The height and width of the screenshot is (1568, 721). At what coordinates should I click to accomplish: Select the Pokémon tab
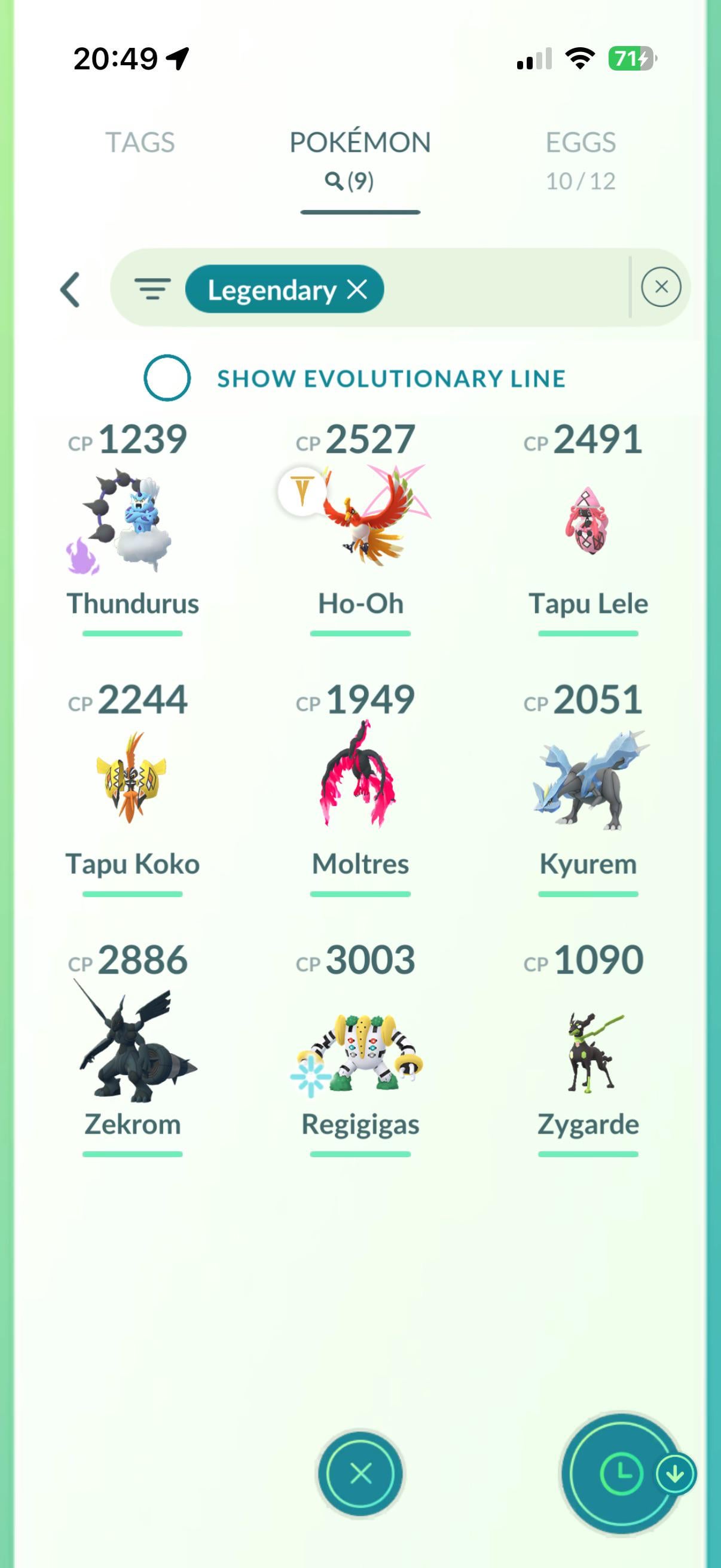(x=360, y=158)
